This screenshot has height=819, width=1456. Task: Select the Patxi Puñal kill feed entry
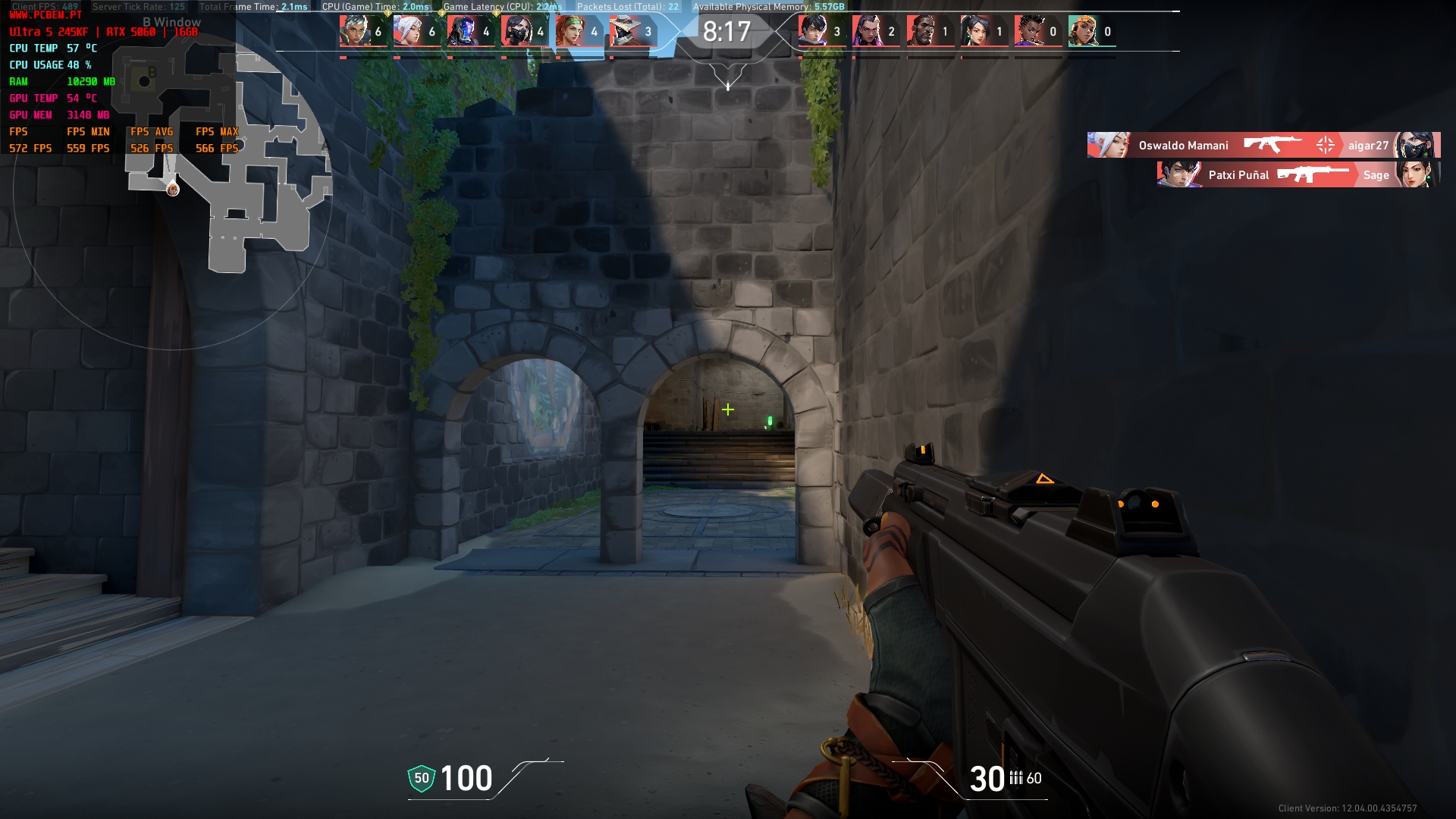1298,174
